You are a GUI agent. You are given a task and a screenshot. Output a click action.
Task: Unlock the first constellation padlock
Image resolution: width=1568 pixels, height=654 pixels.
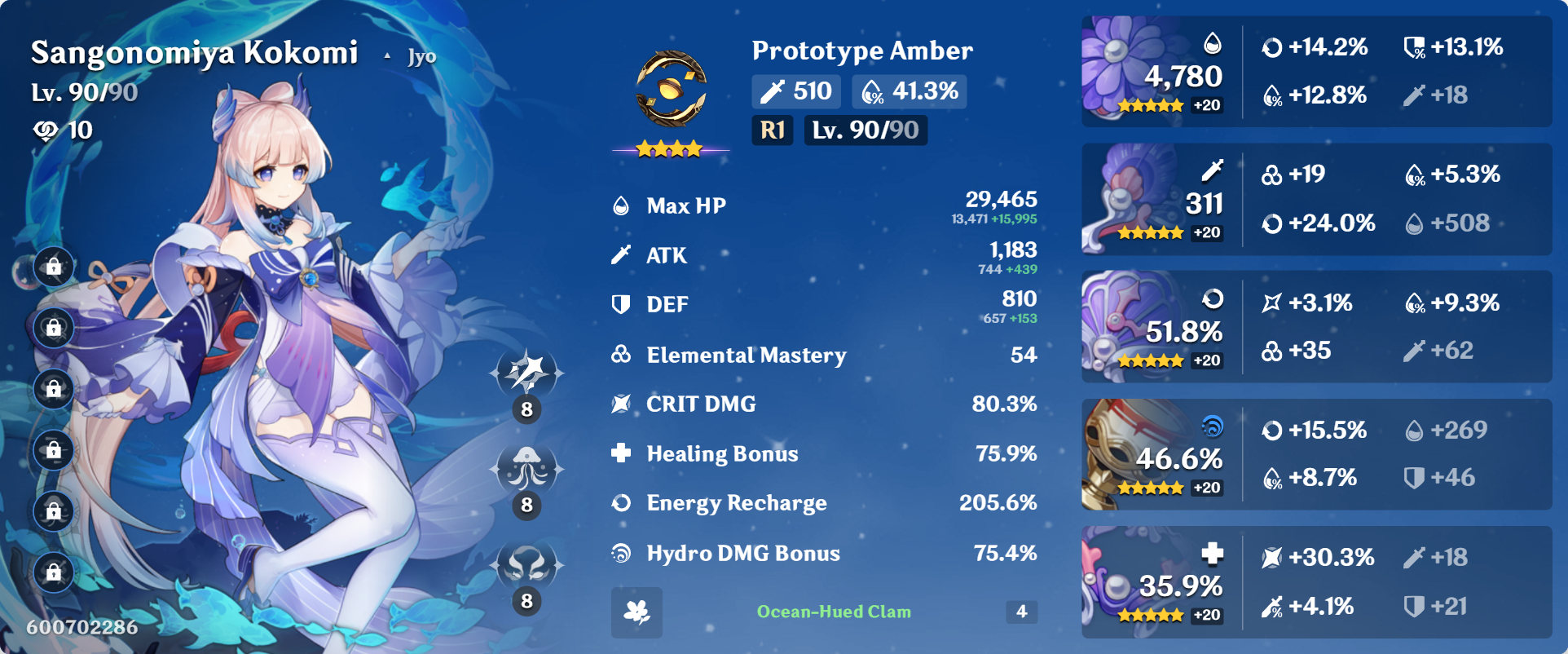point(52,267)
